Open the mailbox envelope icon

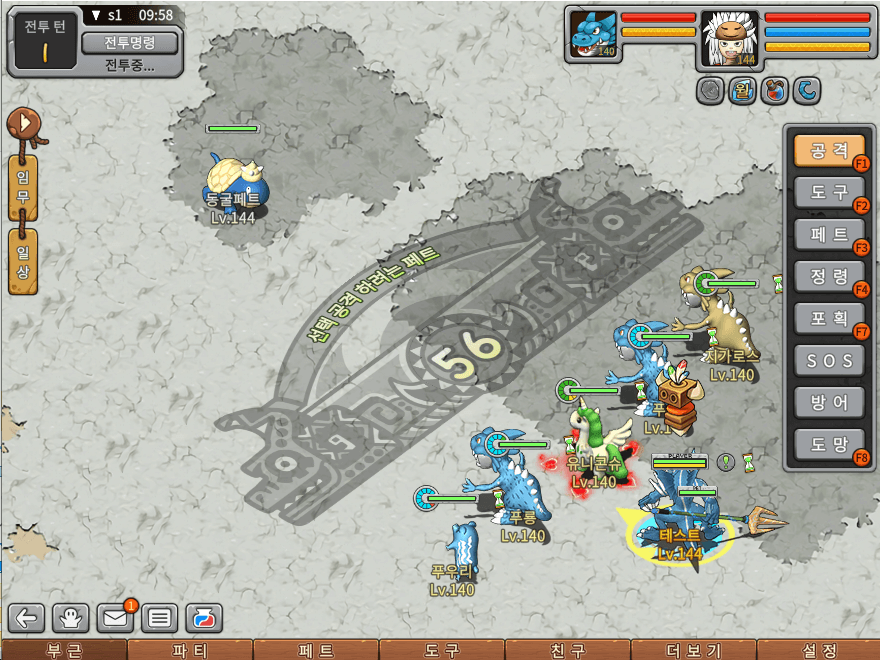(115, 618)
